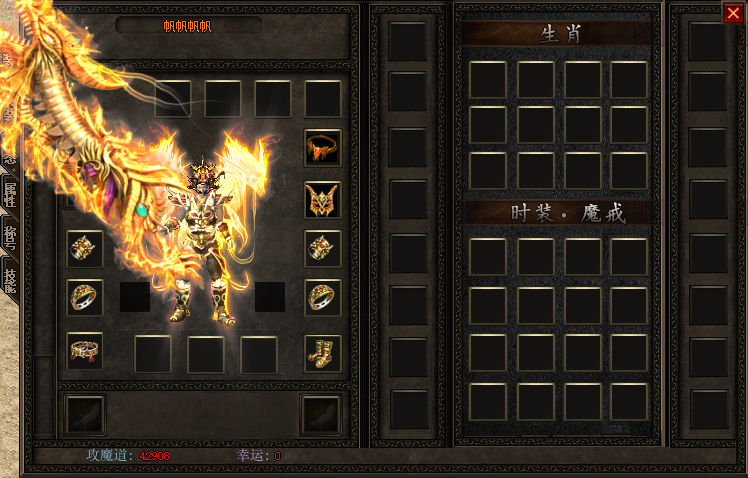This screenshot has height=478, width=748.
Task: Select the right-side golden bracelet slot
Action: point(323,247)
